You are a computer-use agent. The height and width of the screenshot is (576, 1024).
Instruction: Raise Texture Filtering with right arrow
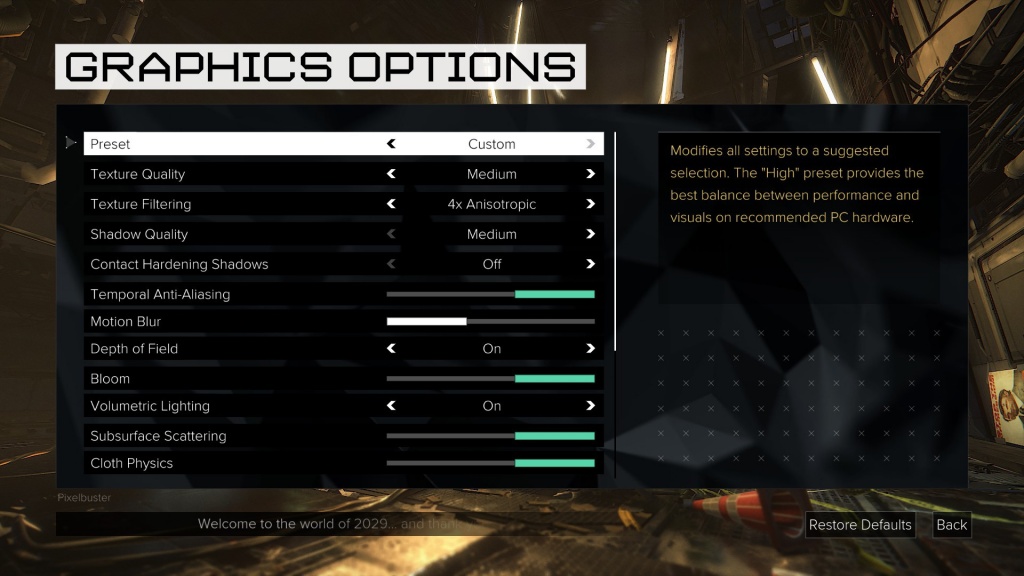[591, 204]
